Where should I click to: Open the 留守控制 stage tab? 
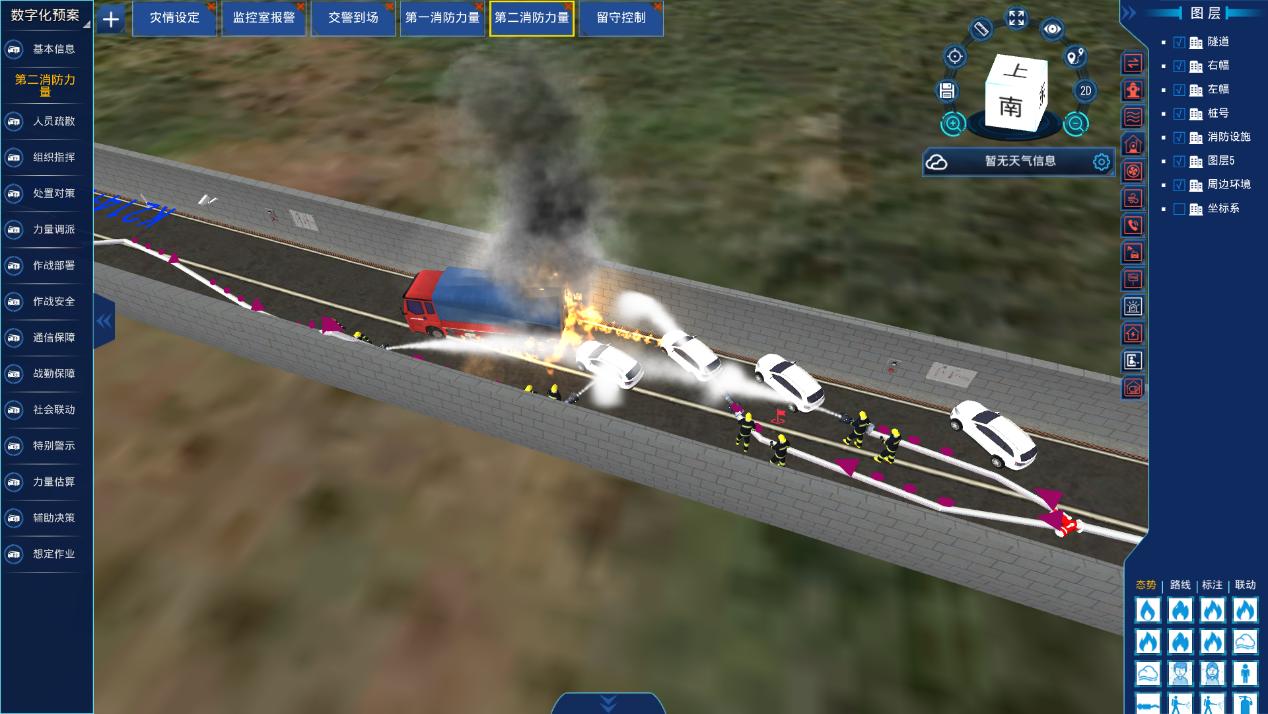[620, 18]
